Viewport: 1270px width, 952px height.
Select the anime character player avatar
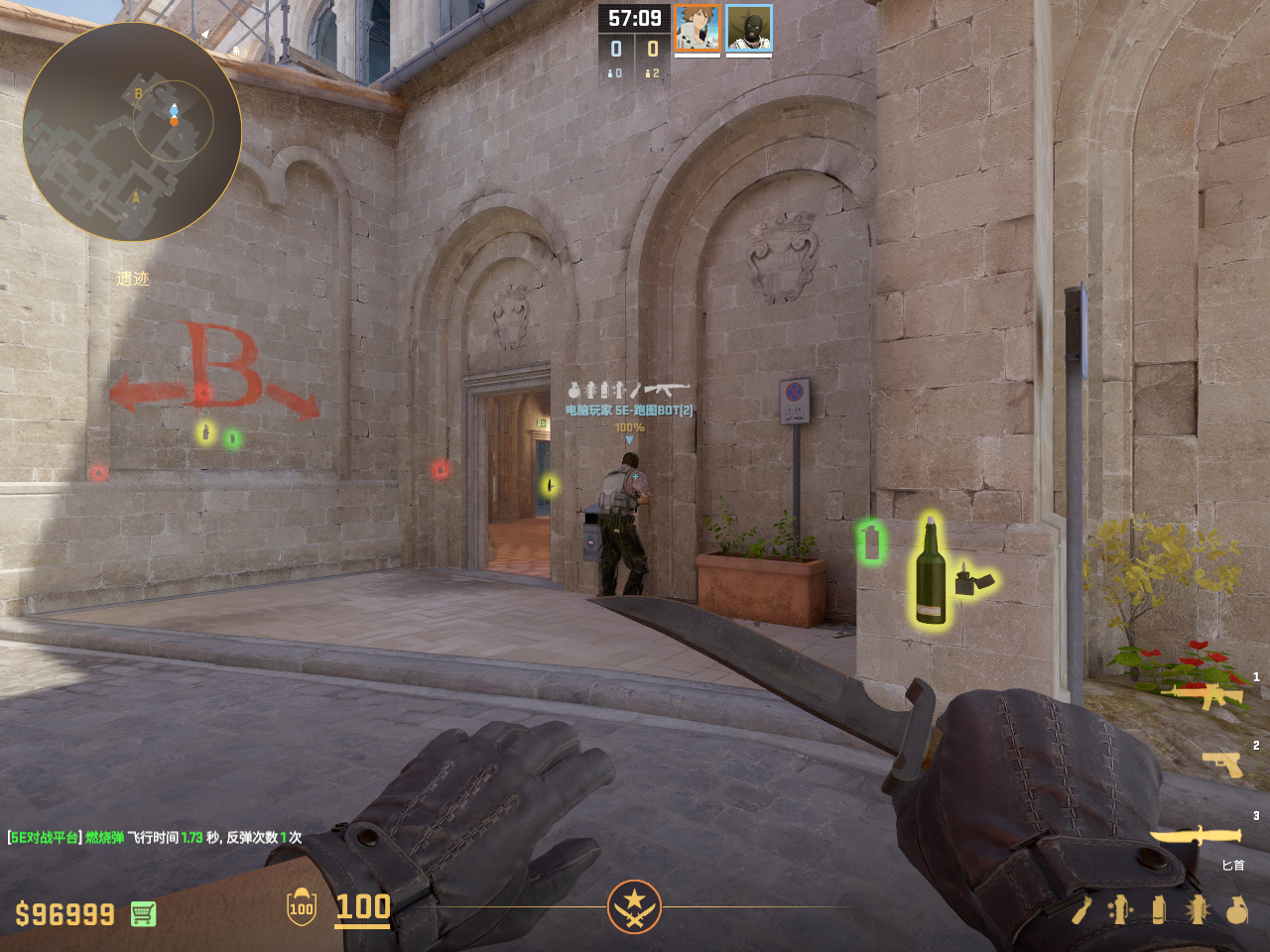698,28
